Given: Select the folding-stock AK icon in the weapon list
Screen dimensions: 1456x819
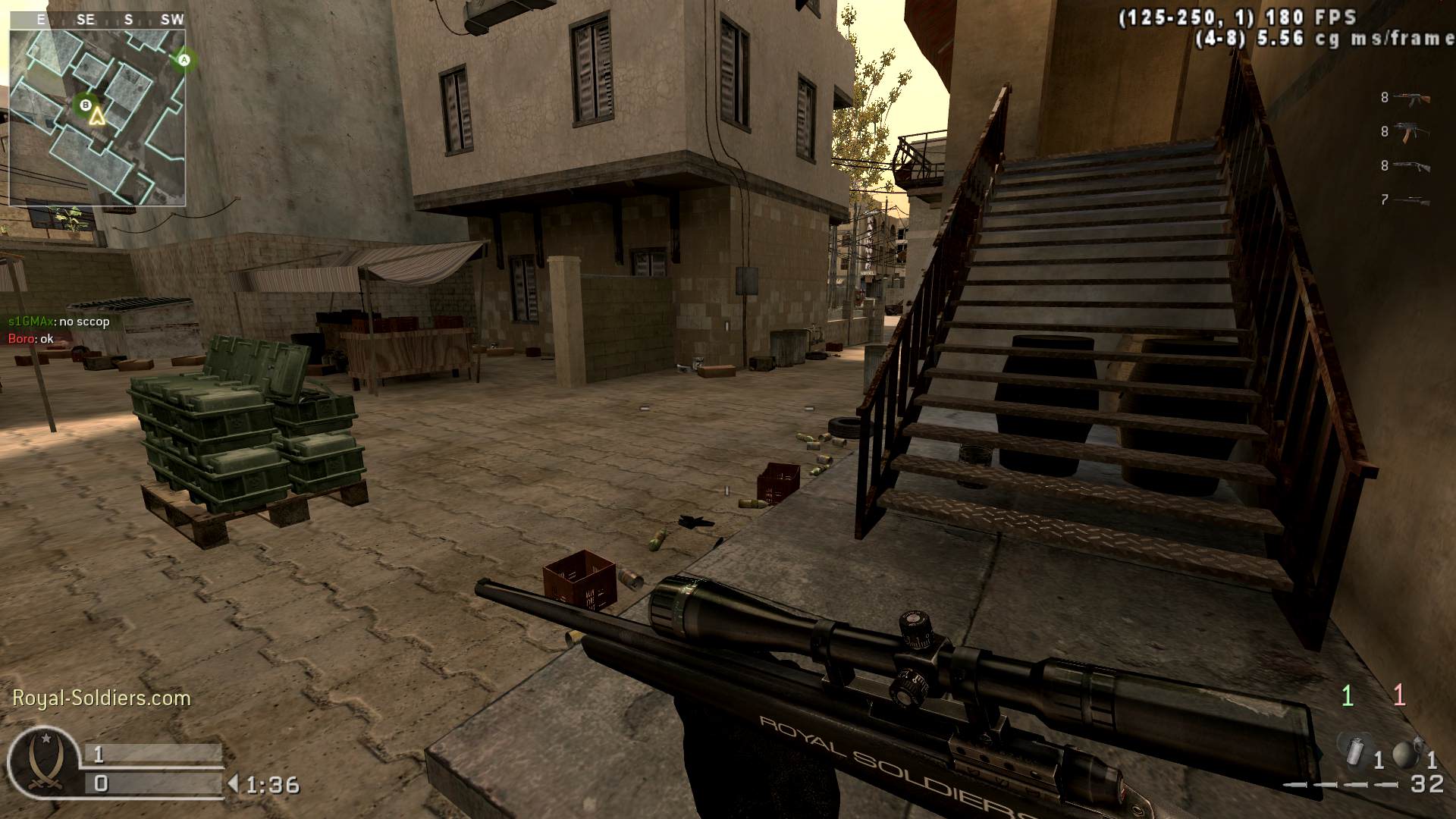Looking at the screenshot, I should click(1412, 131).
